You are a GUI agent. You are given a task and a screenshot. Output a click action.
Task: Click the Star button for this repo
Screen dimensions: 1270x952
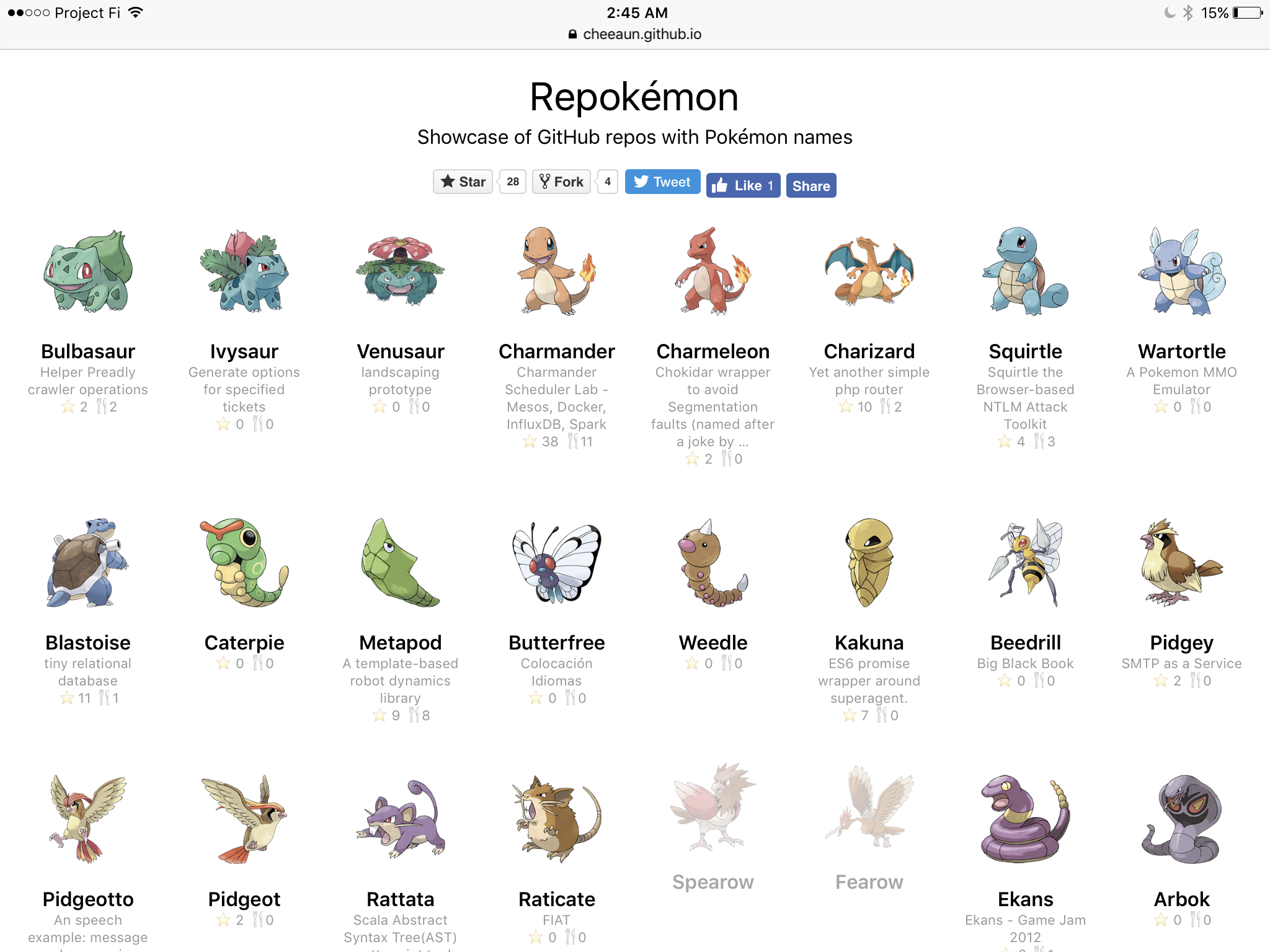tap(462, 182)
